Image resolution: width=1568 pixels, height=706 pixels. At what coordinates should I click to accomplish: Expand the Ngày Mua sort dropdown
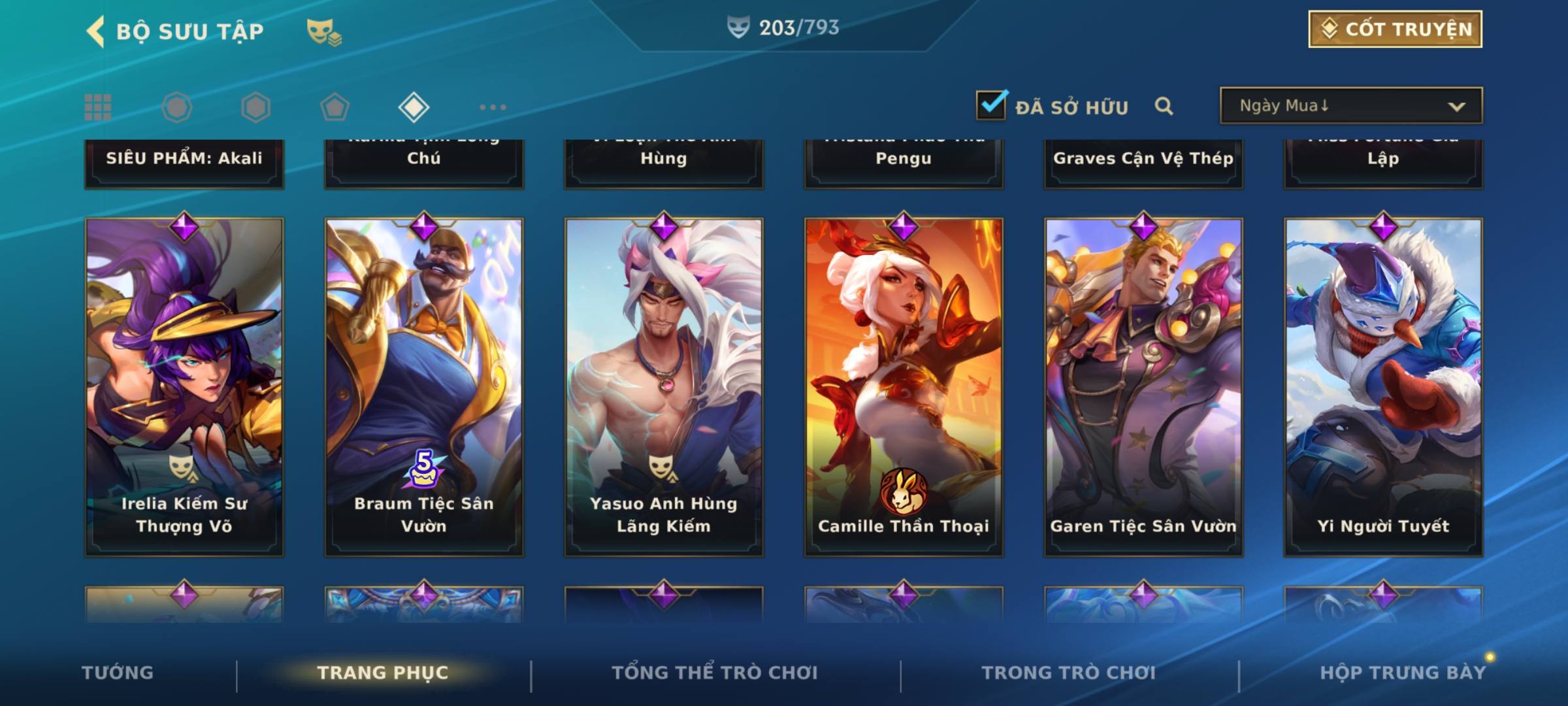1350,106
